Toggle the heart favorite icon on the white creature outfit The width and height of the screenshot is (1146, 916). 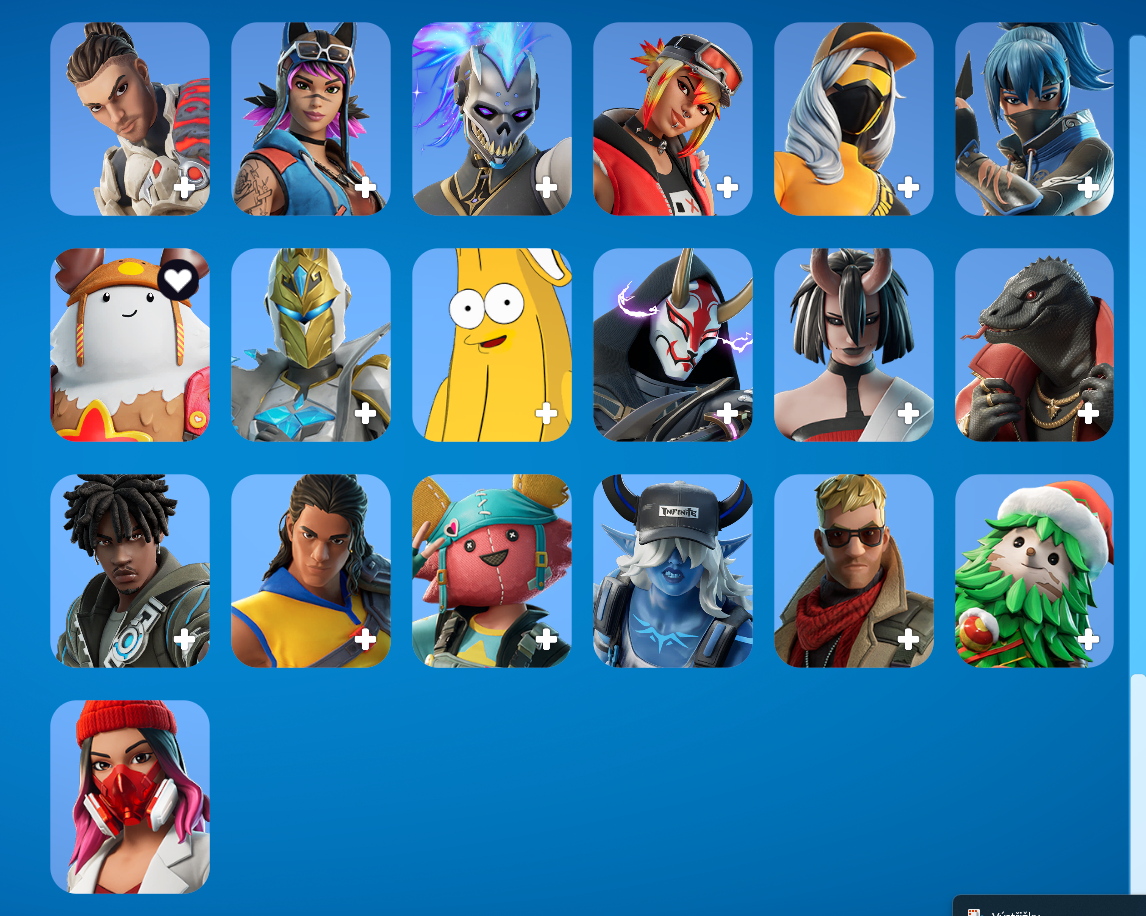point(177,280)
